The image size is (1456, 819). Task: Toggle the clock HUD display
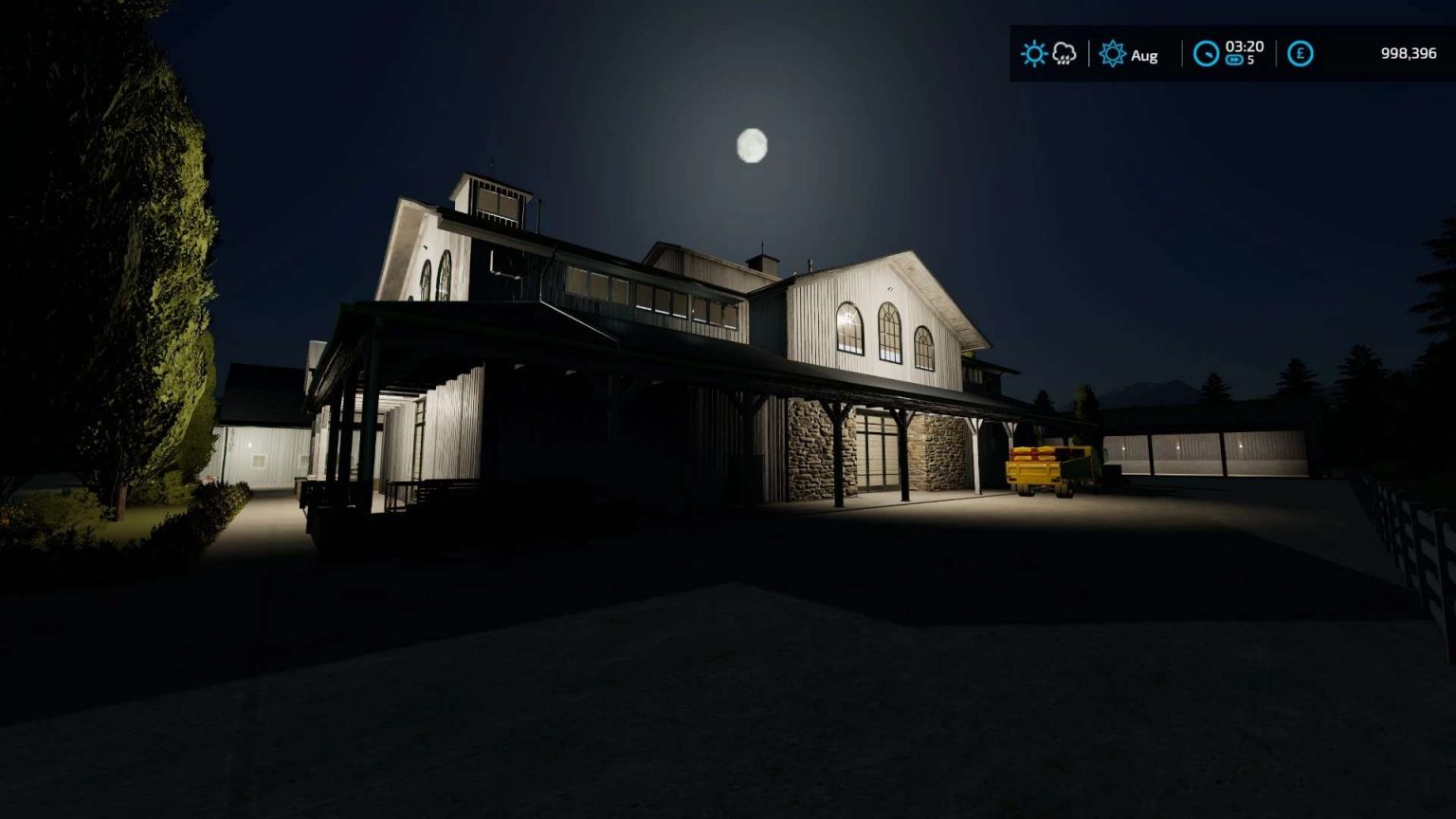click(1206, 54)
